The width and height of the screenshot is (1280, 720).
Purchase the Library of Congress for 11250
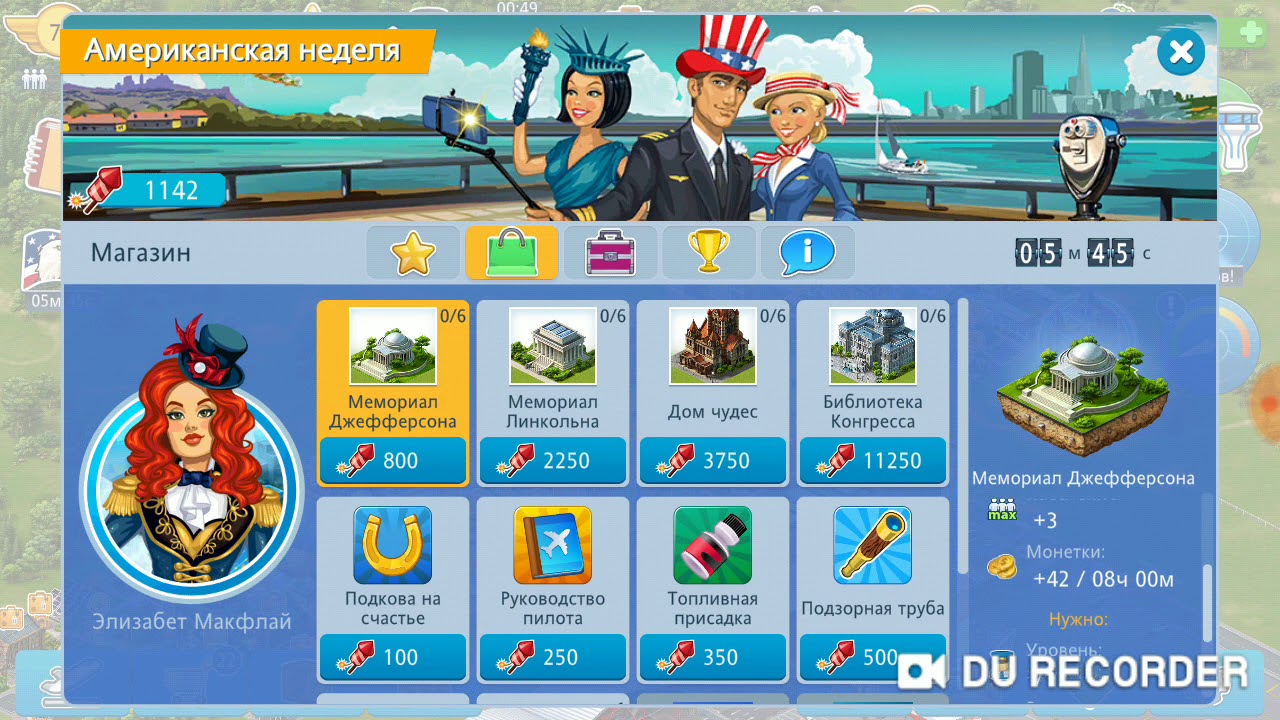[x=872, y=461]
